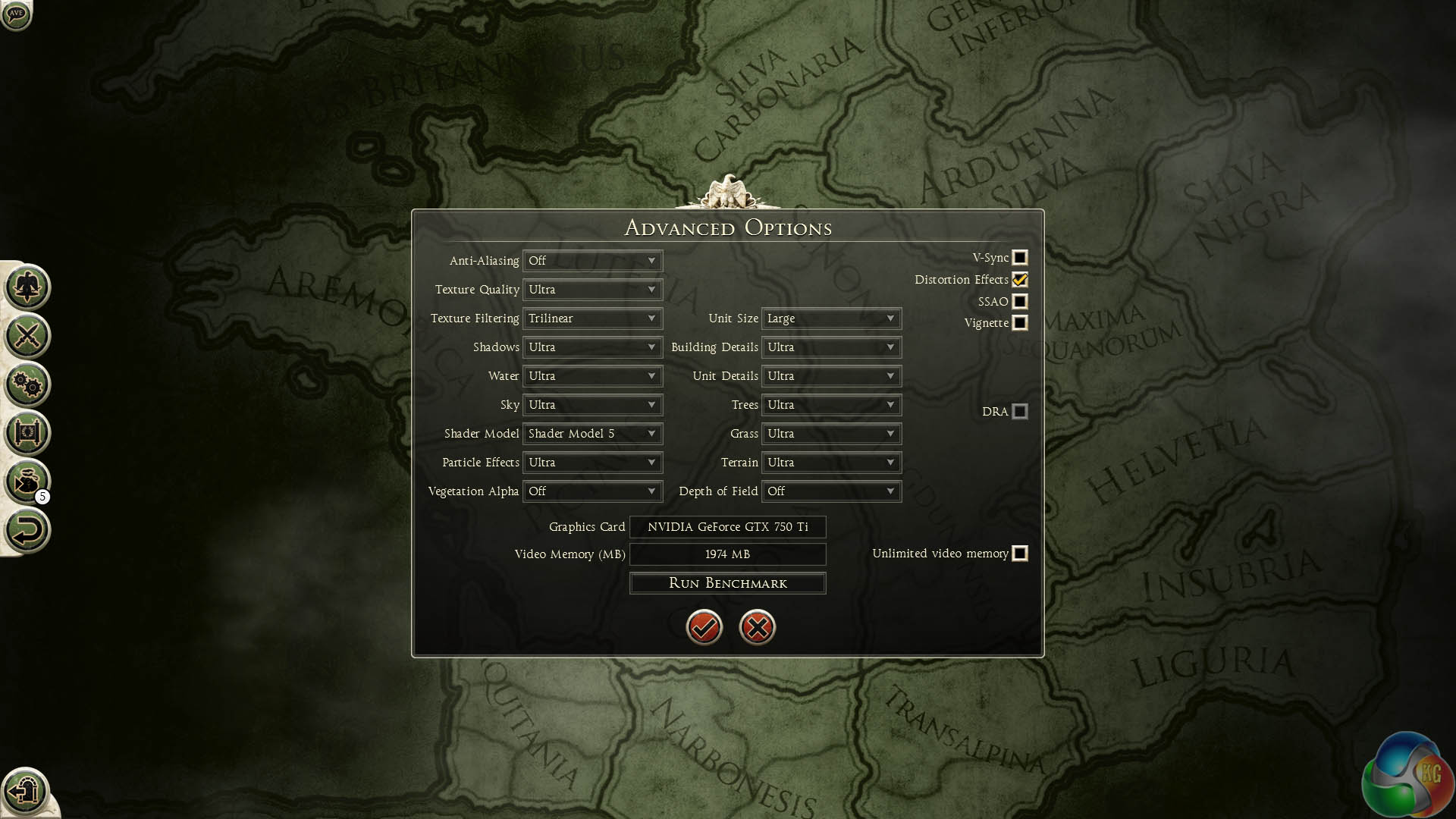The height and width of the screenshot is (819, 1456).
Task: Turn on the SSAO checkbox
Action: [x=1020, y=302]
